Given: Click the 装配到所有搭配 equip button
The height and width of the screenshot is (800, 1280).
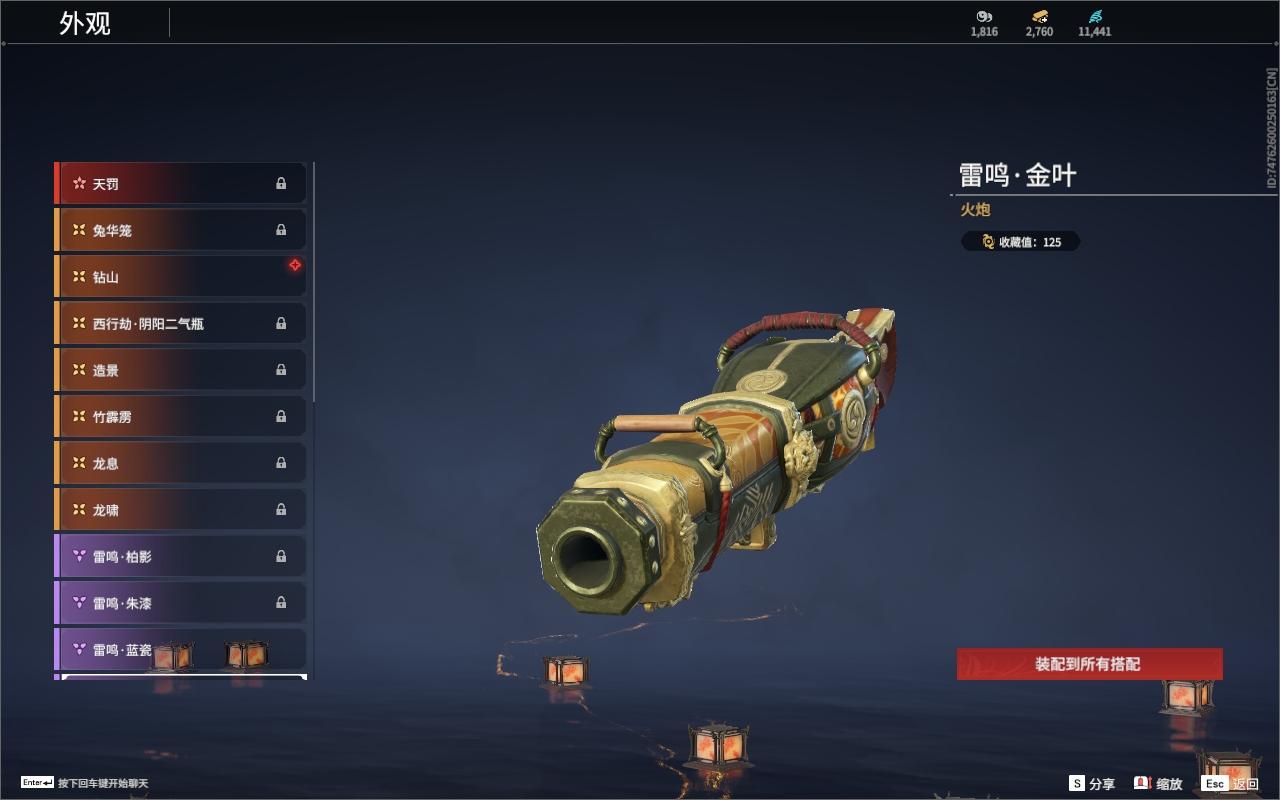Looking at the screenshot, I should point(1089,664).
